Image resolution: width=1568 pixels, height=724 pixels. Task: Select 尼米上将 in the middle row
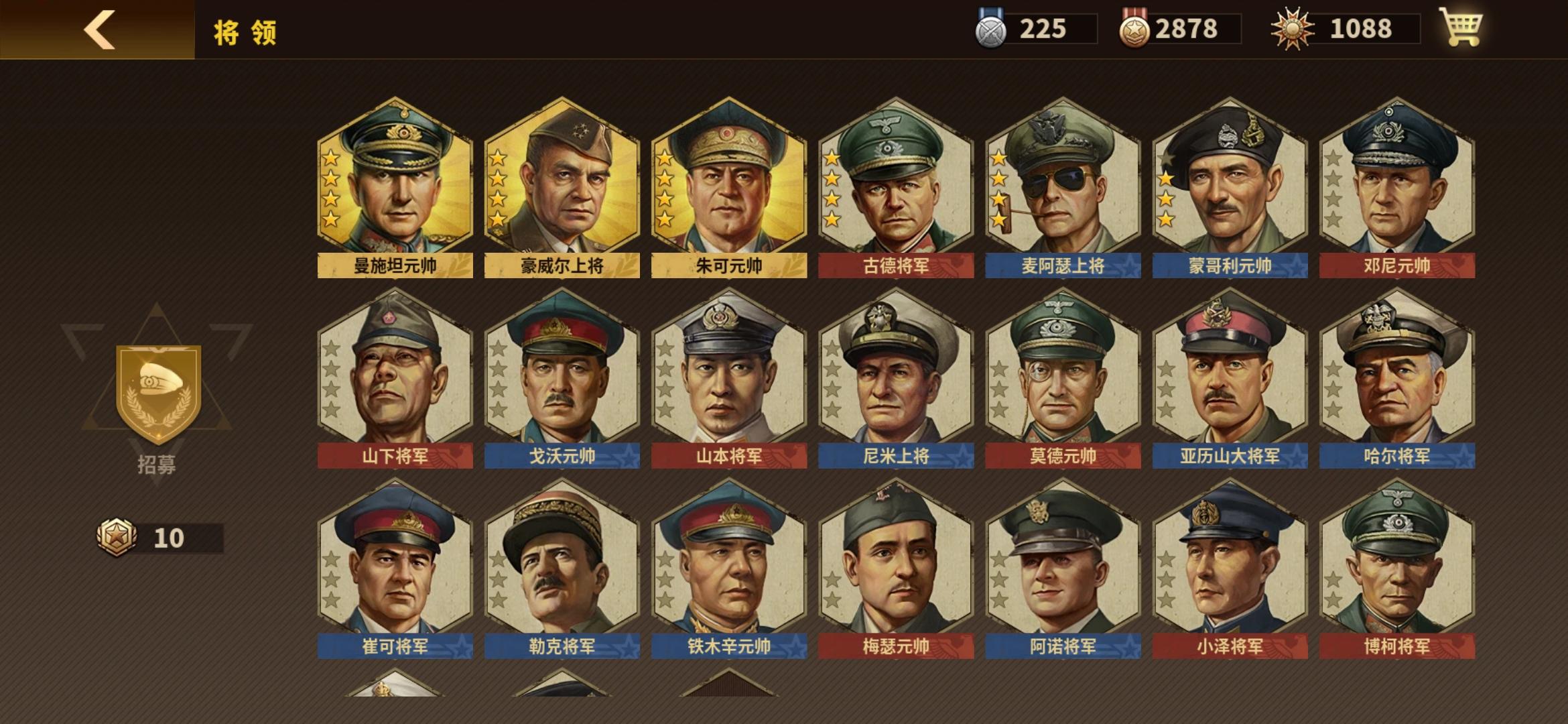click(895, 375)
